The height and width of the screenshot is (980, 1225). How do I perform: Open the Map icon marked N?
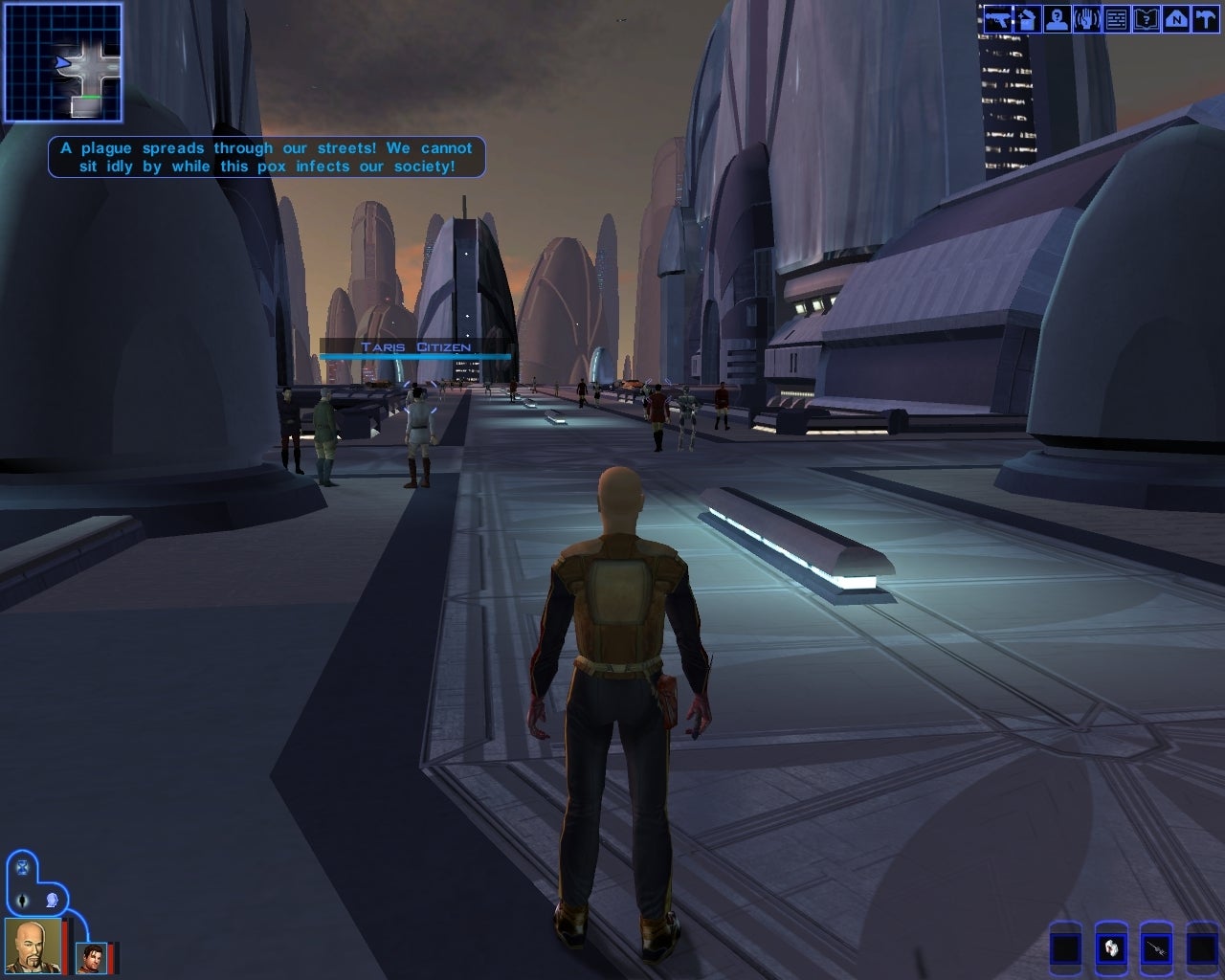coord(1175,19)
